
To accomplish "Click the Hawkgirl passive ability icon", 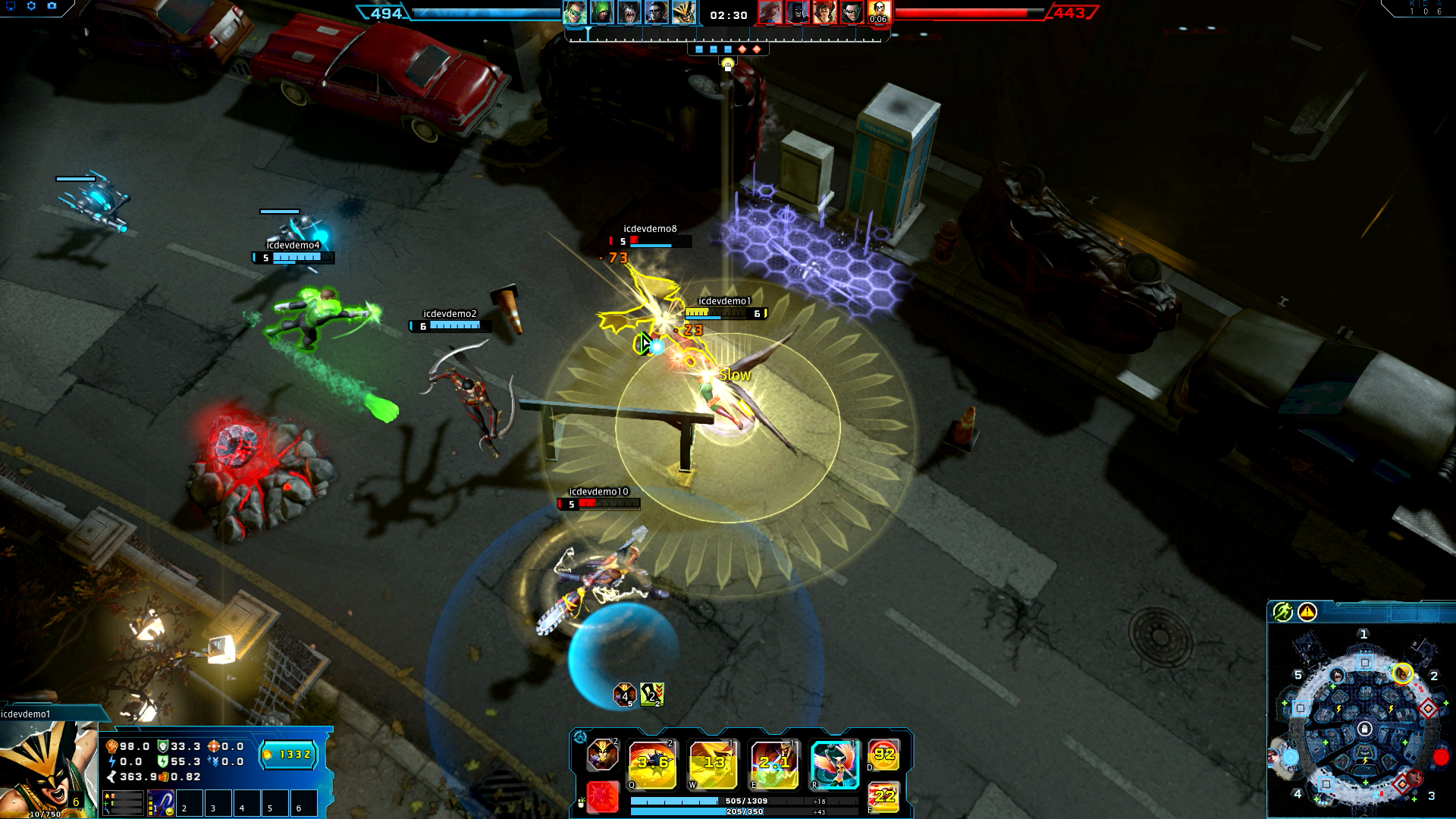I will coord(602,755).
